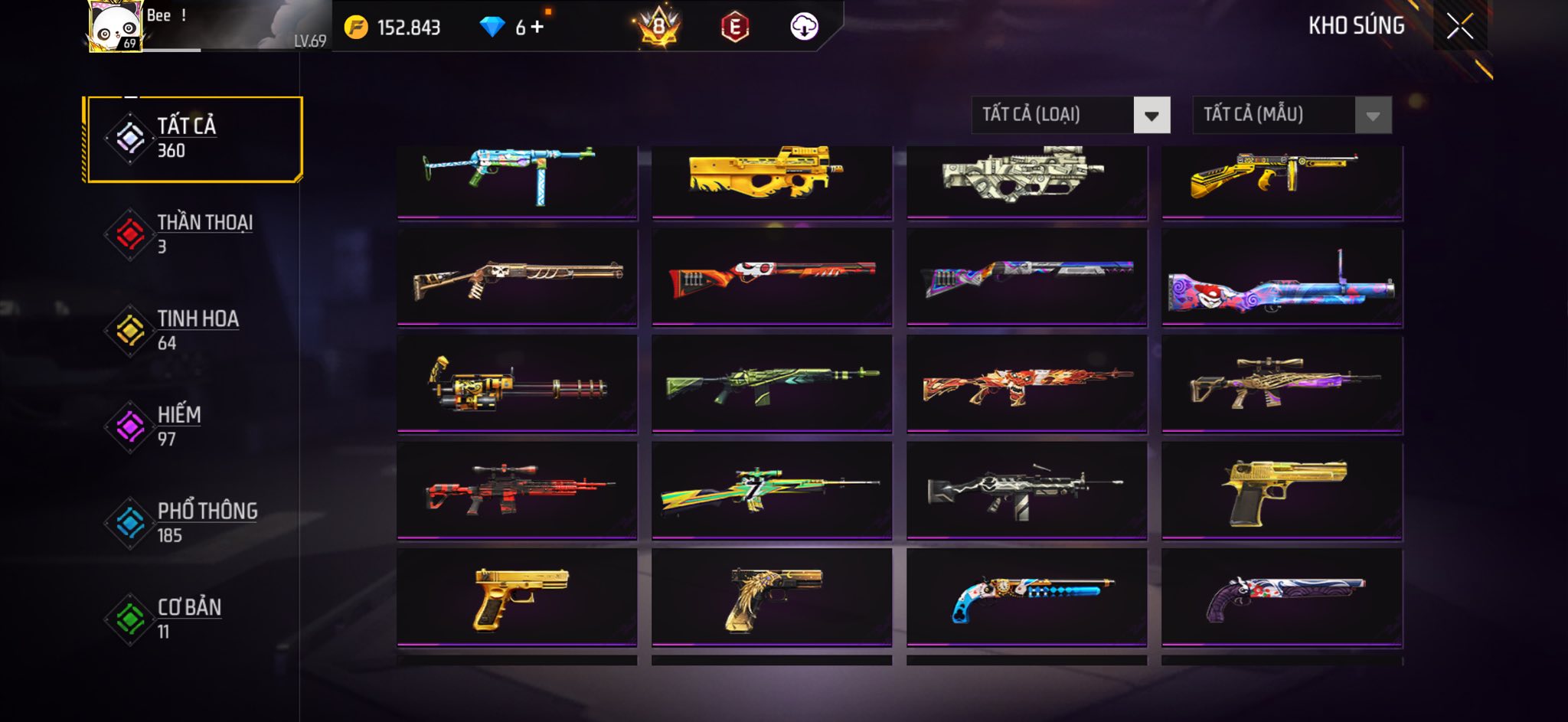Choose the black-gold gatling gun skin
The image size is (1568, 722).
coord(517,384)
